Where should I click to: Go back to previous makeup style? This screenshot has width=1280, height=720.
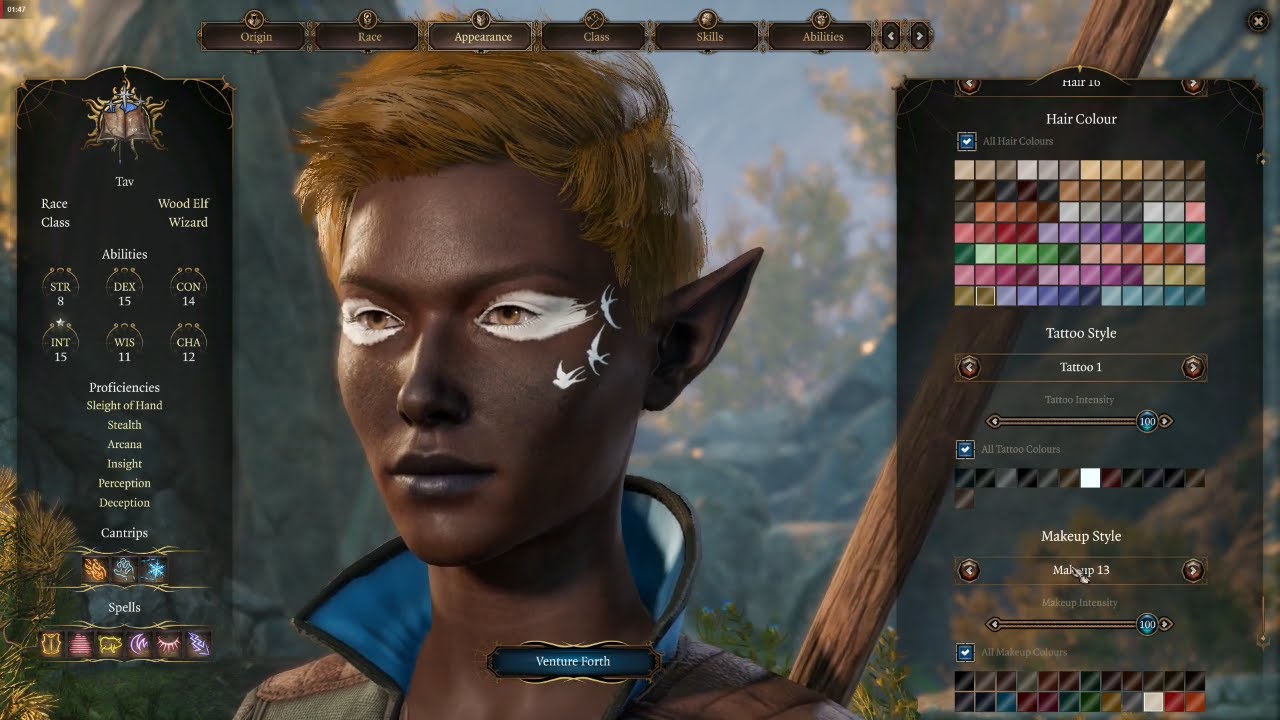pos(968,570)
